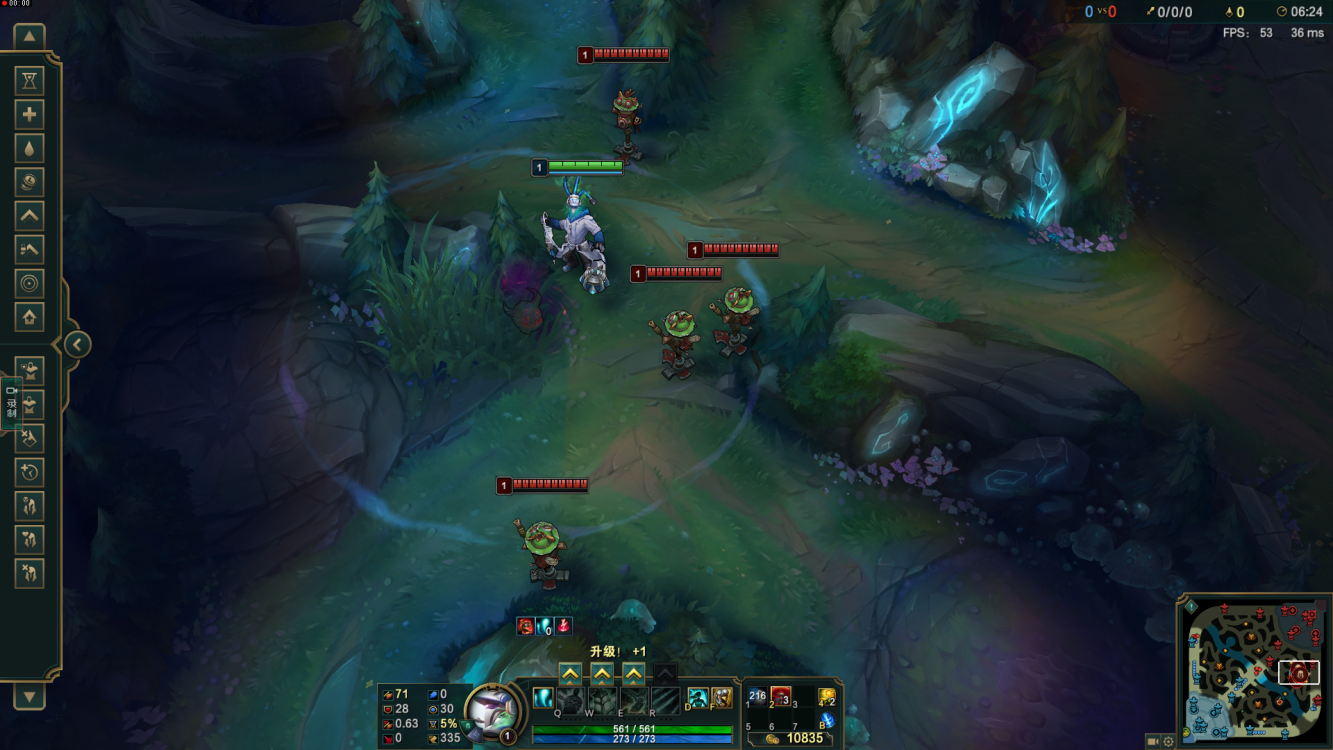The width and height of the screenshot is (1333, 750).
Task: Click the target circle practice tool button
Action: (29, 284)
